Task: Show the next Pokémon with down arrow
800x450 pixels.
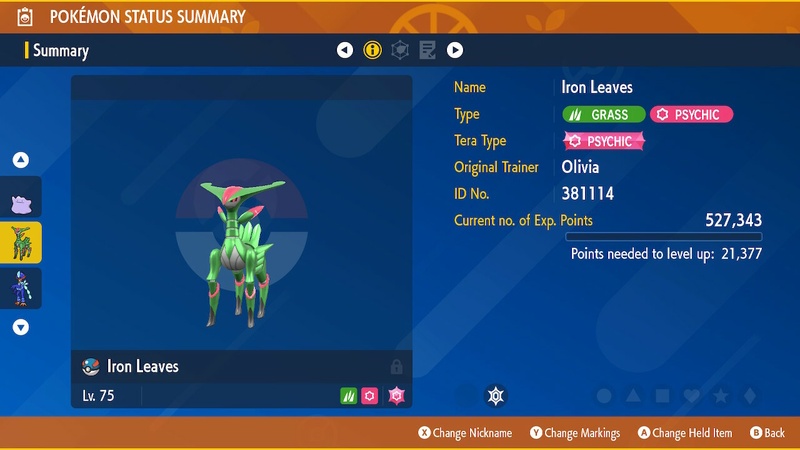Action: coord(21,326)
